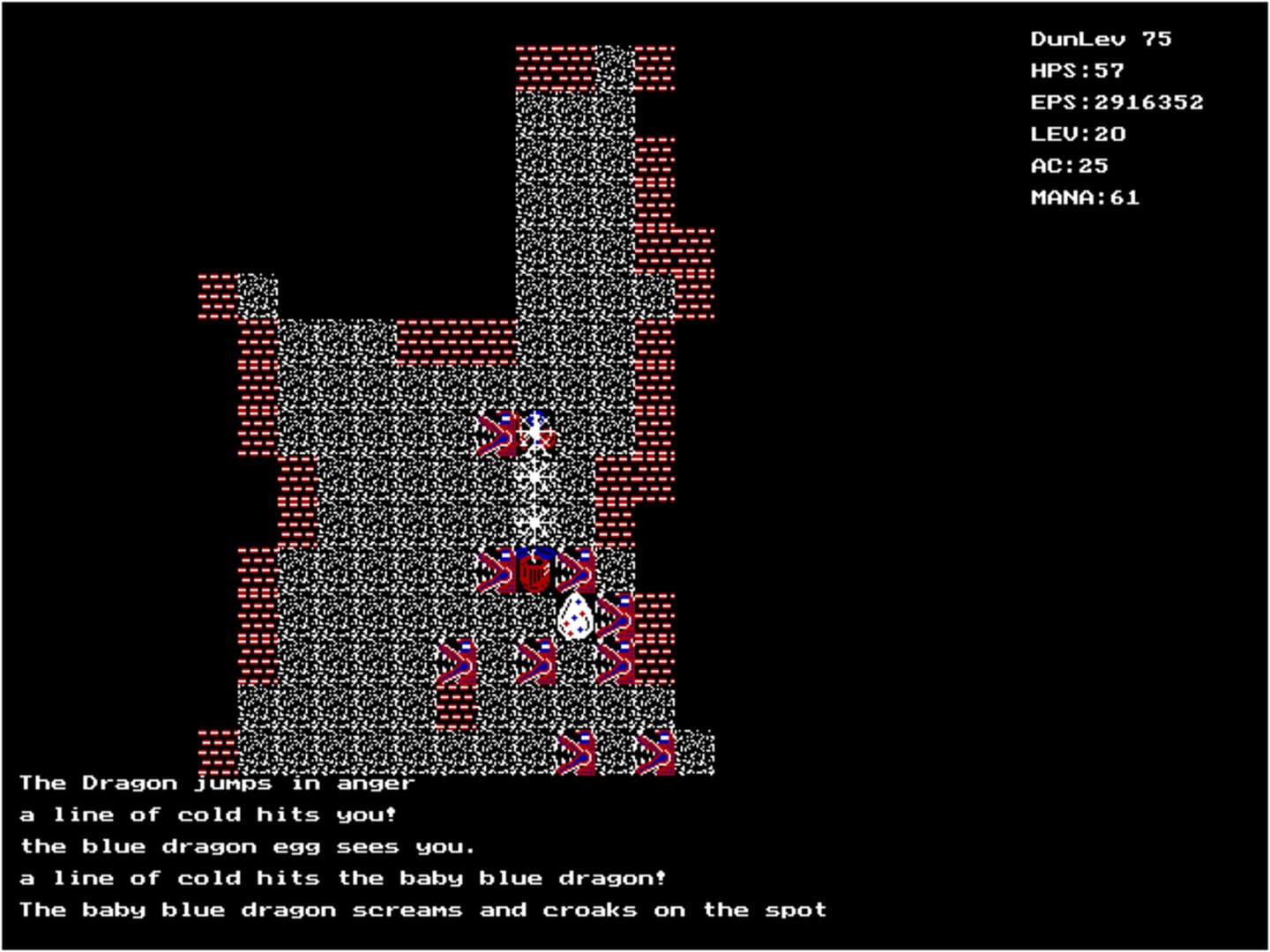This screenshot has height=952, width=1270.
Task: Select the LEV:20 level indicator
Action: (x=1078, y=134)
